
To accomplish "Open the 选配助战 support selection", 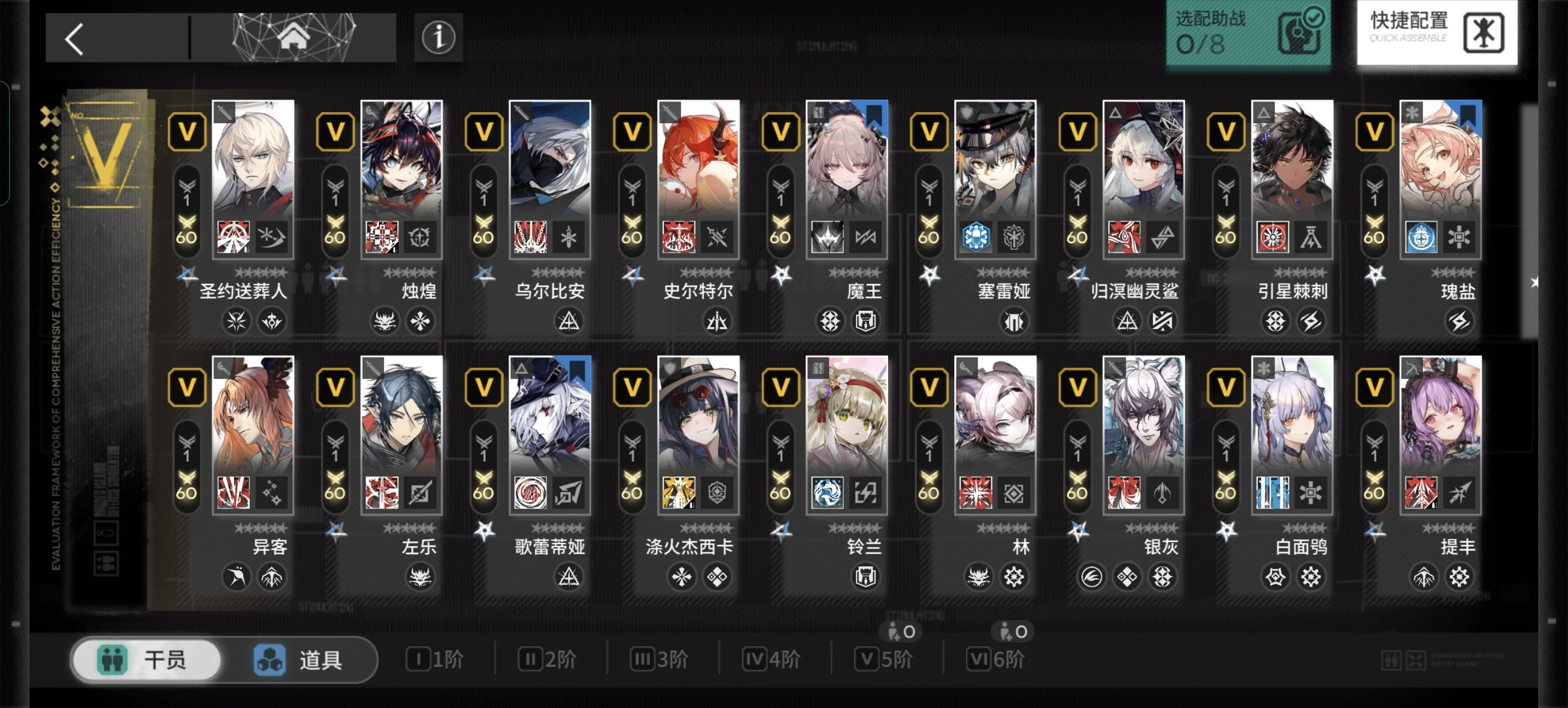I will [x=1247, y=32].
